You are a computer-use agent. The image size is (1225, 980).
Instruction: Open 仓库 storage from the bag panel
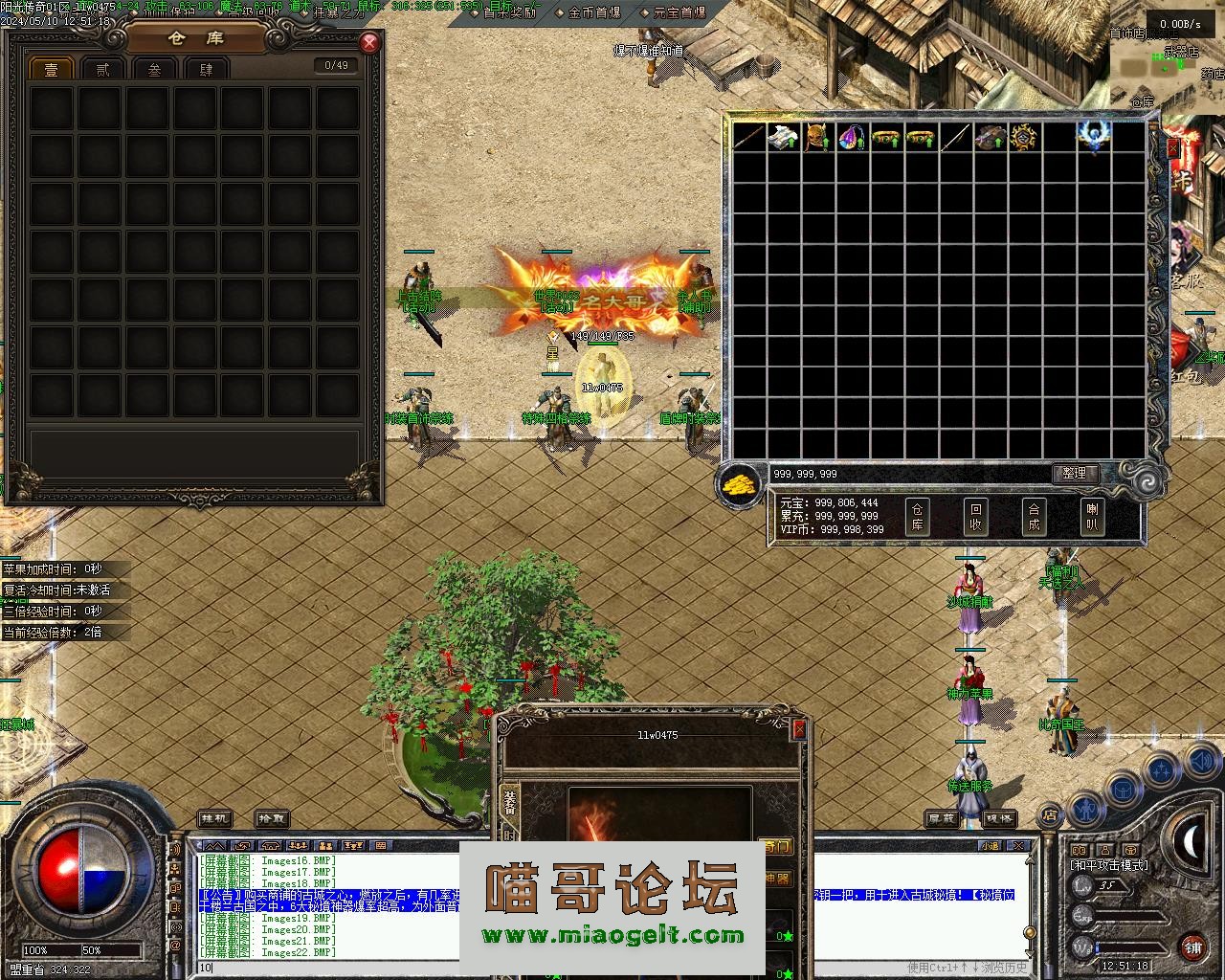coord(917,517)
